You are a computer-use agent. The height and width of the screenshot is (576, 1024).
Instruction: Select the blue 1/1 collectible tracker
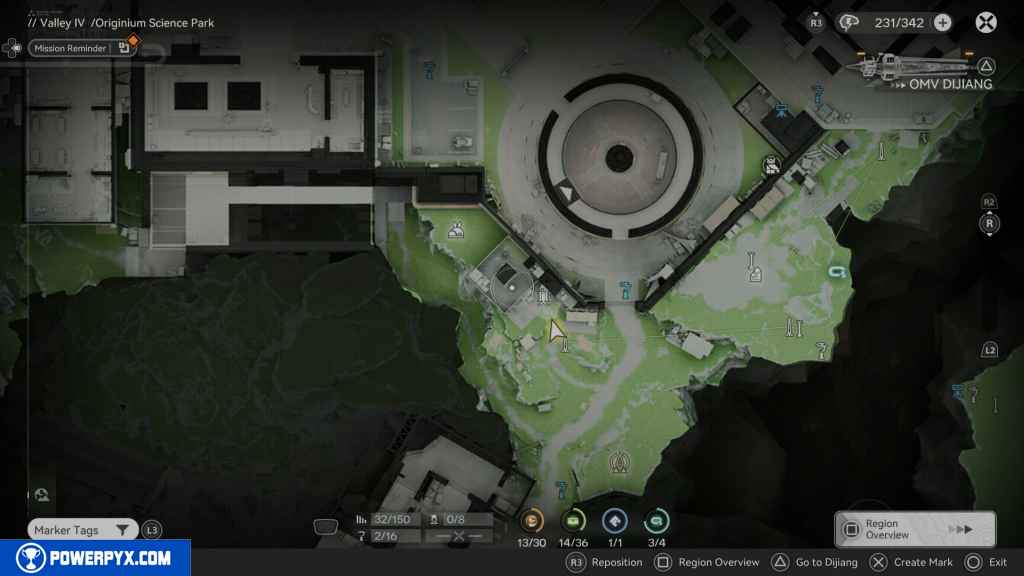click(615, 520)
